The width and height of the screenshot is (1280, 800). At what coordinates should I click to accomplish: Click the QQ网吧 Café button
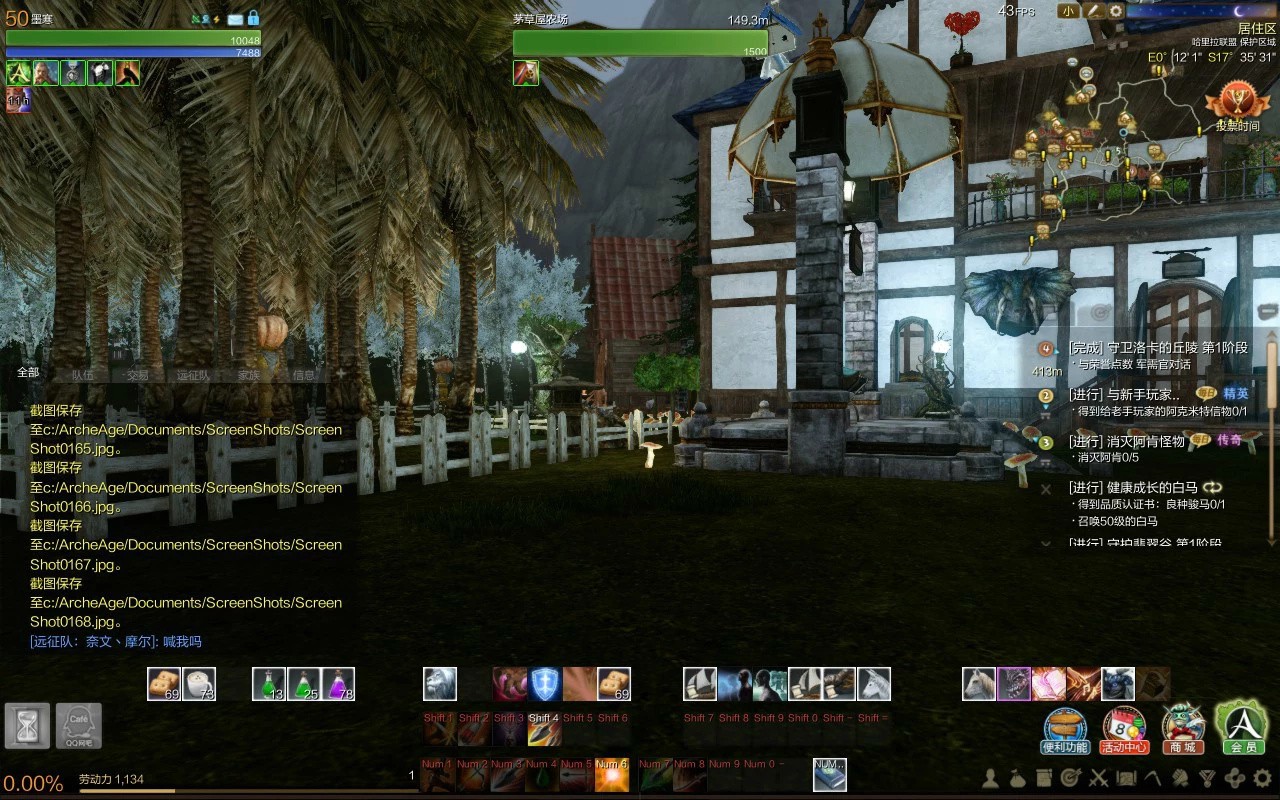pyautogui.click(x=78, y=725)
